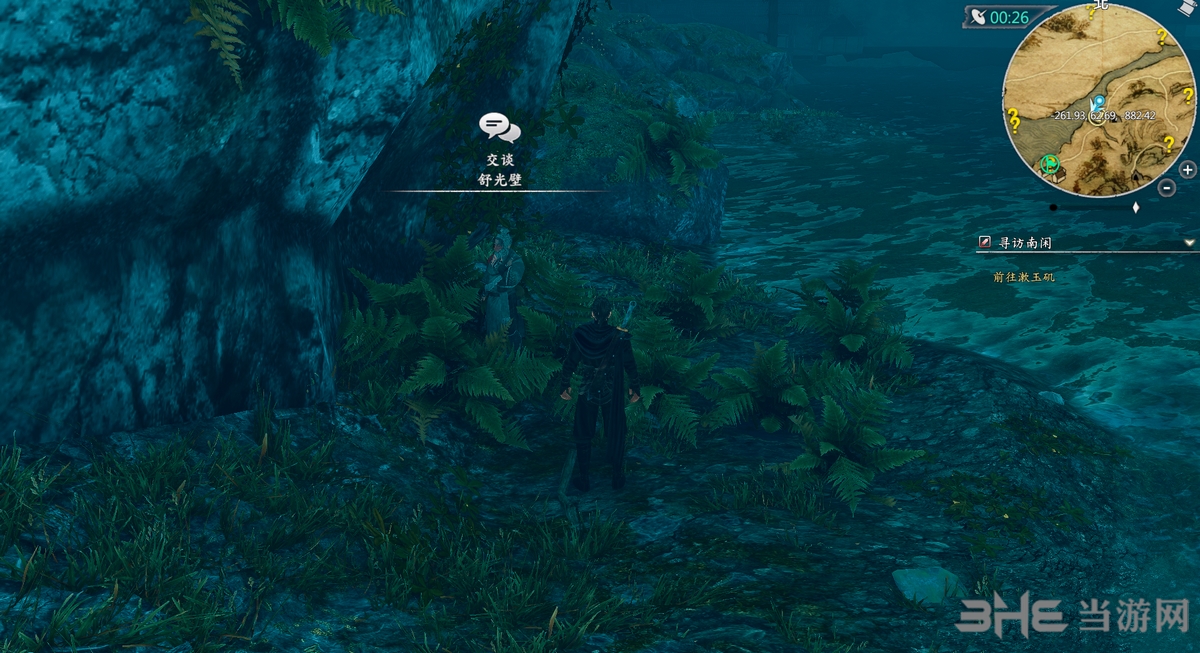Click the 前往漱玉矶 quest objective
Screen dimensions: 1200x653
(1024, 277)
